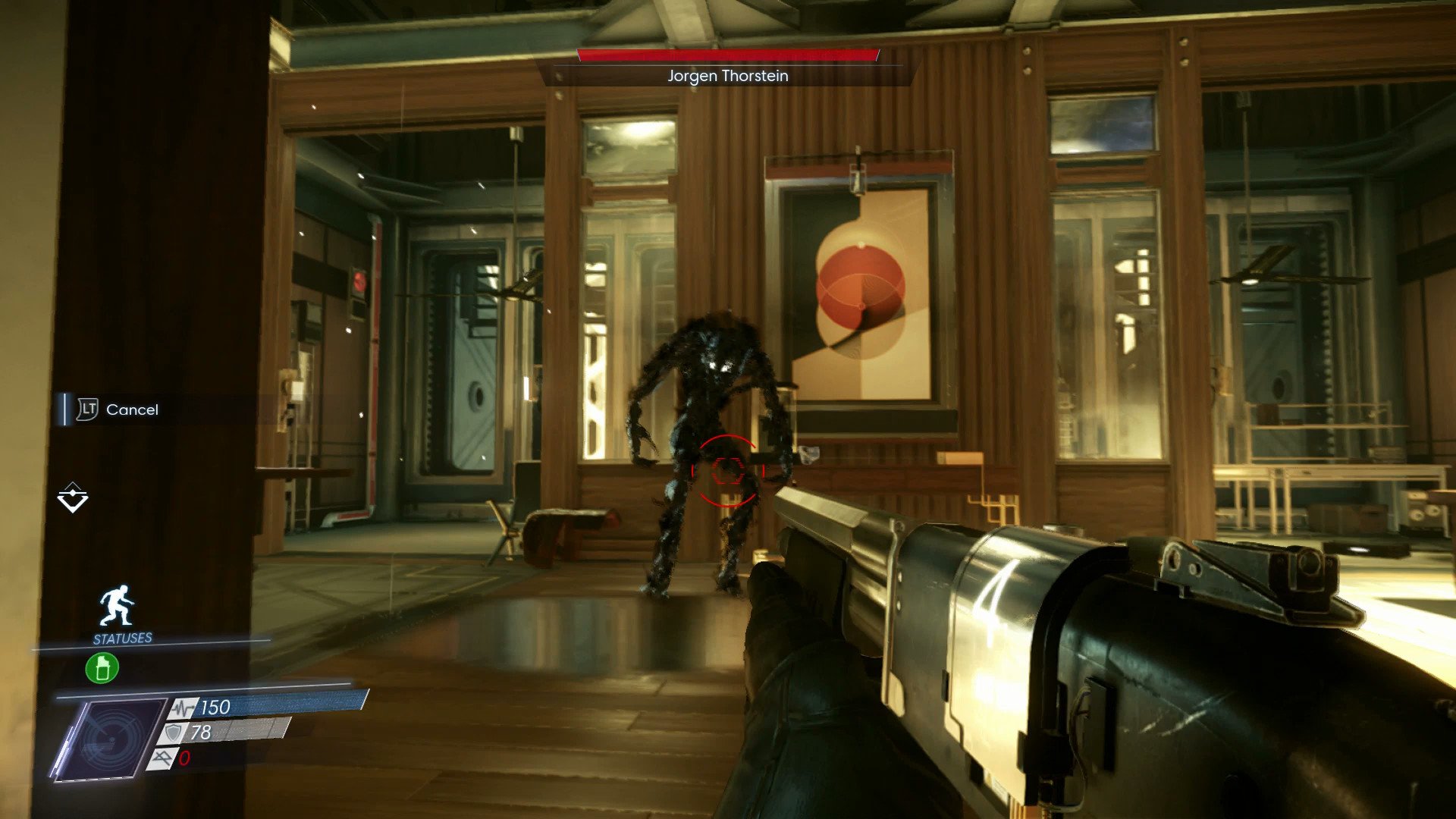Image resolution: width=1456 pixels, height=819 pixels.
Task: Click the green canister status icon
Action: pos(102,668)
